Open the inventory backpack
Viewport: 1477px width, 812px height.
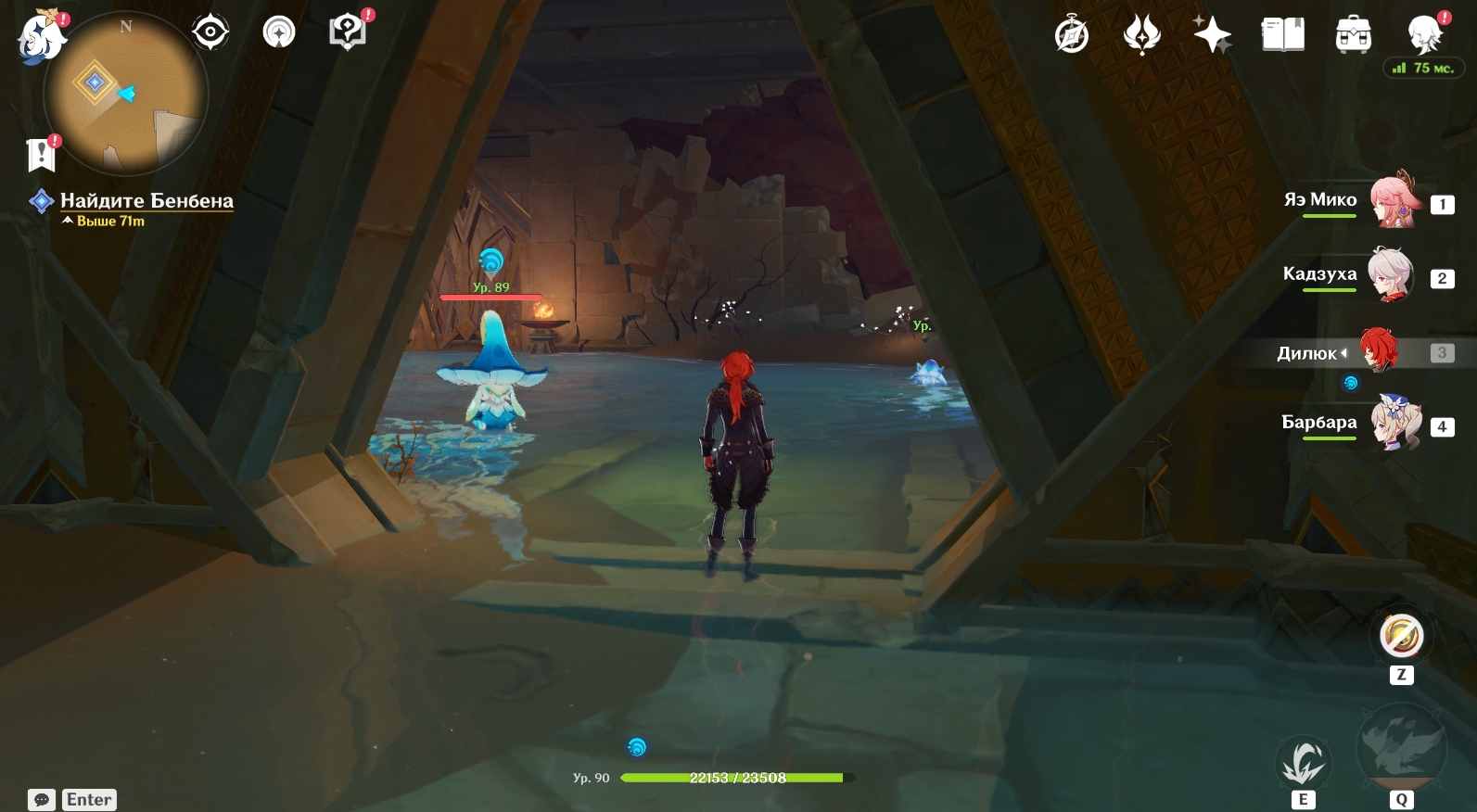1354,36
